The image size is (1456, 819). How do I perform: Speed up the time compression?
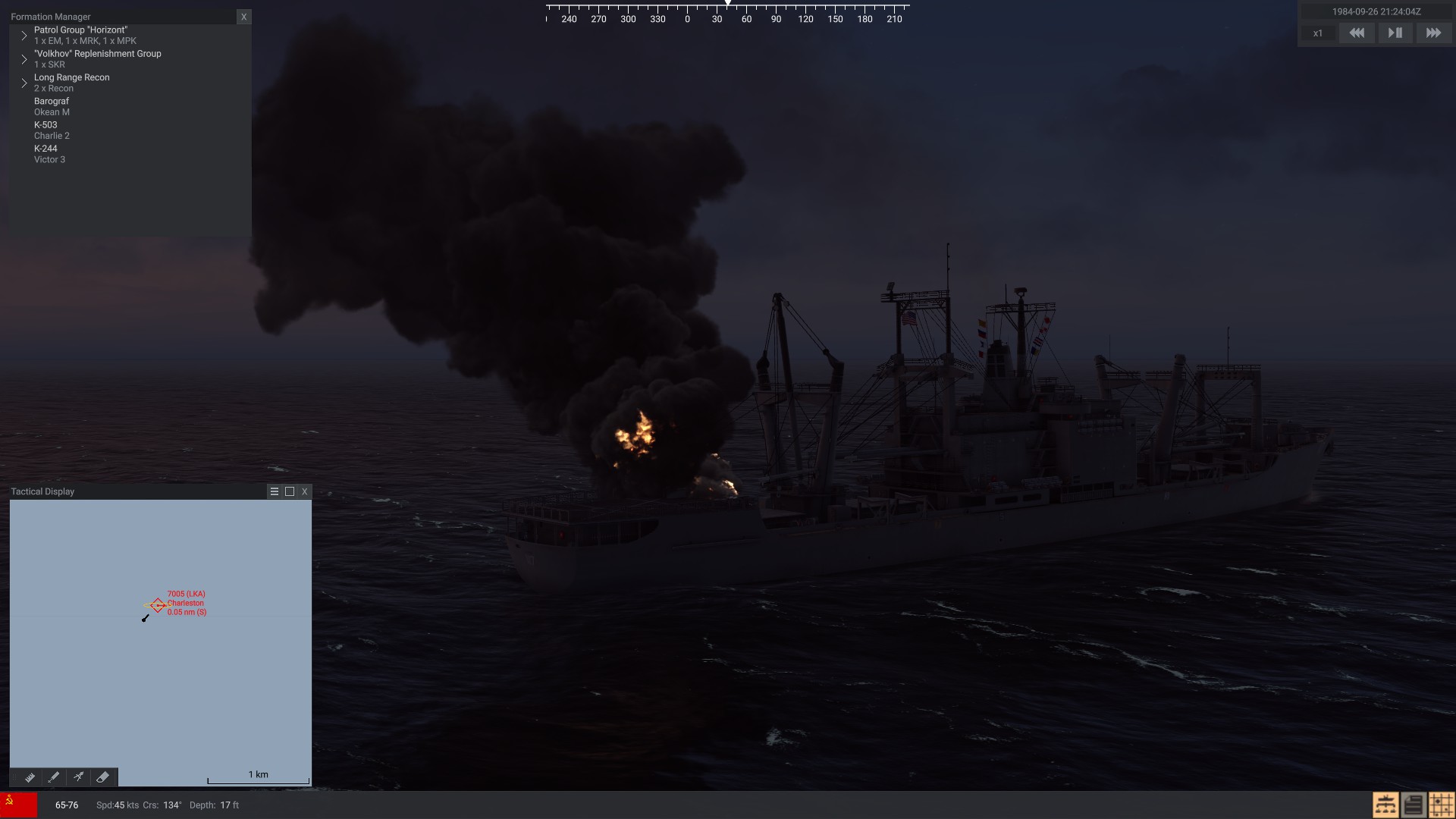coord(1433,33)
